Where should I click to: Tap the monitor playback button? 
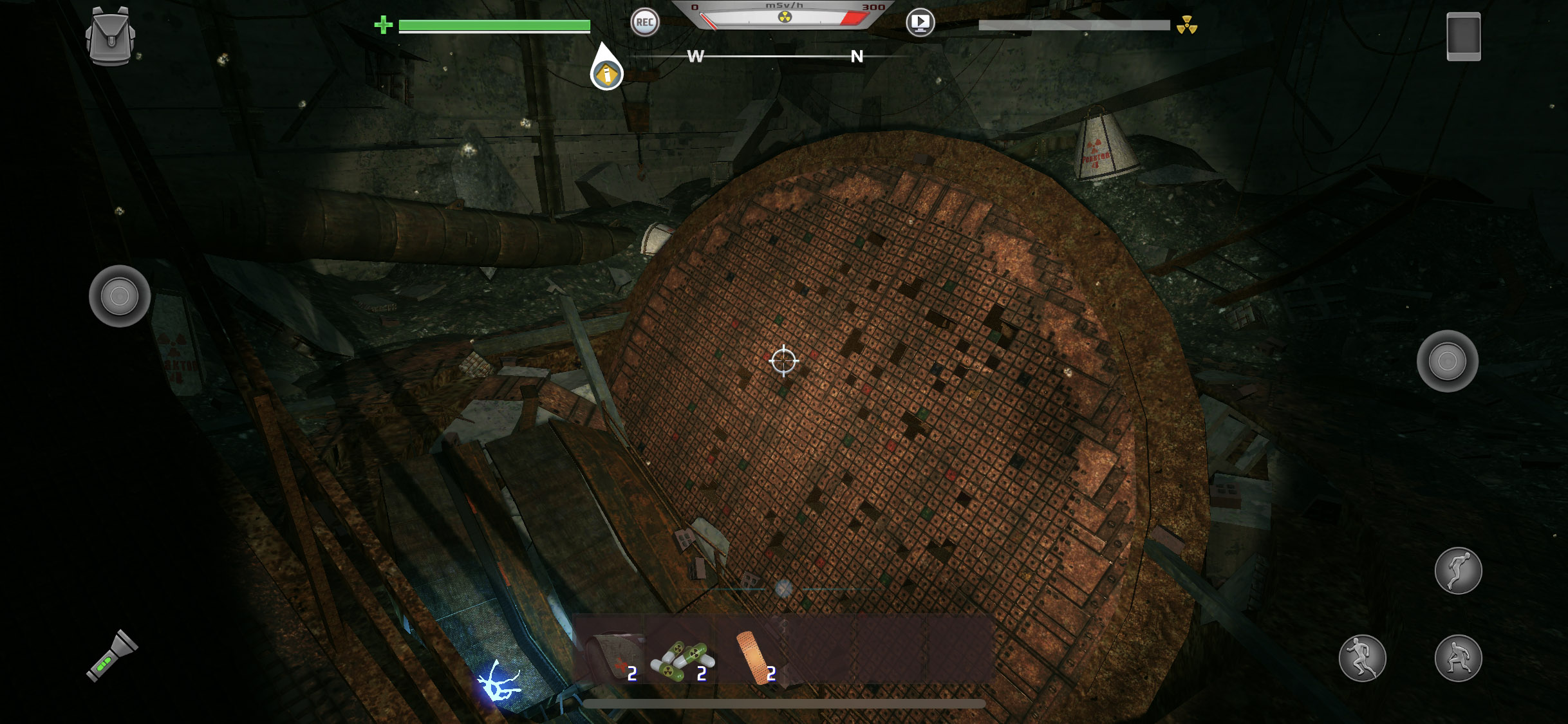(920, 23)
